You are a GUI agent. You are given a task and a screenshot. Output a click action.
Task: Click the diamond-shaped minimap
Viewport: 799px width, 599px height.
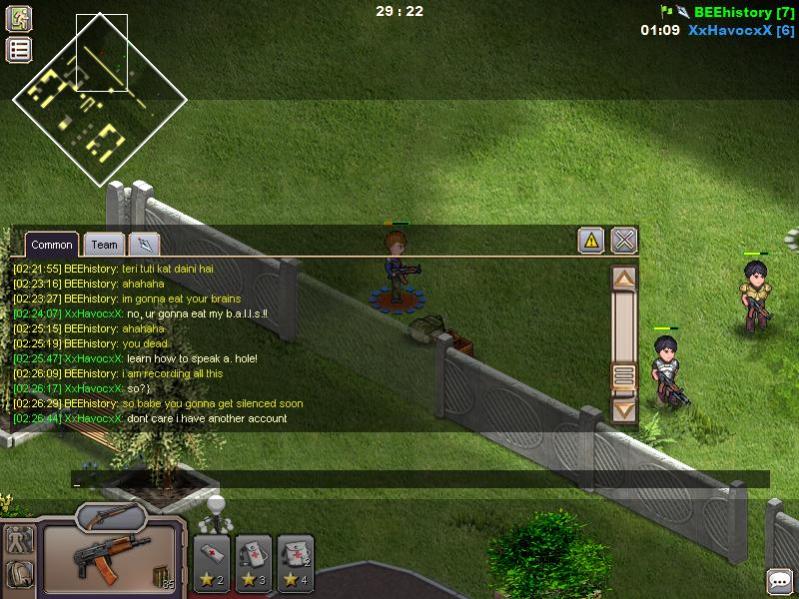(x=99, y=98)
